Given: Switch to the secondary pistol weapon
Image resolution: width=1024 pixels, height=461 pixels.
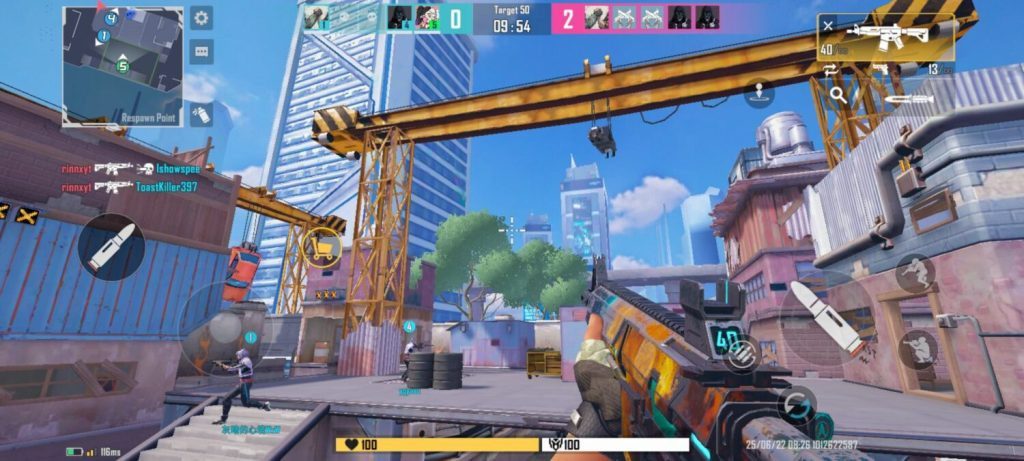Looking at the screenshot, I should 884,70.
